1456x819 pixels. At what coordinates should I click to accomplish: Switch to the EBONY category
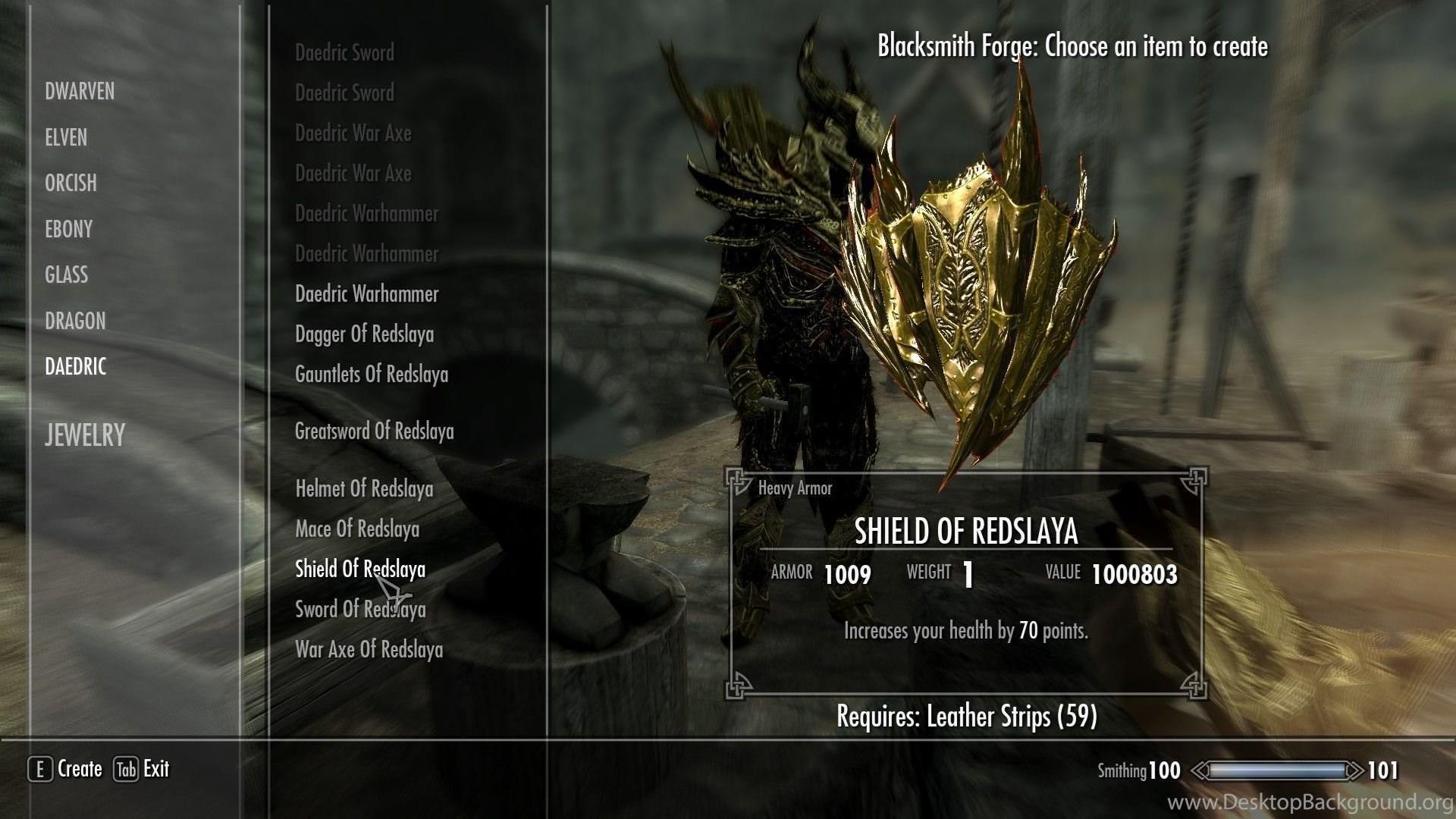pyautogui.click(x=67, y=229)
